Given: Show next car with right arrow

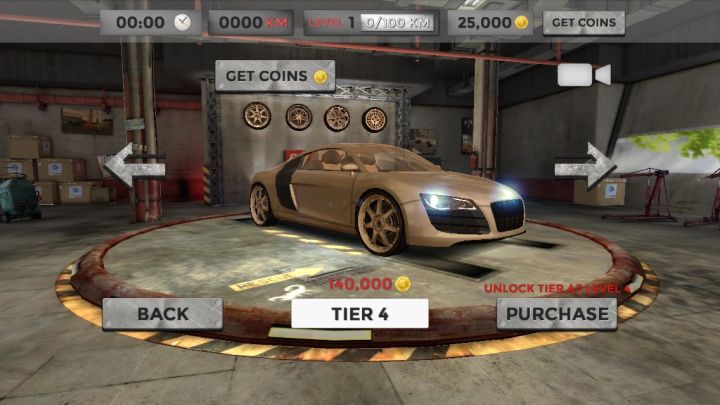Looking at the screenshot, I should [x=586, y=164].
